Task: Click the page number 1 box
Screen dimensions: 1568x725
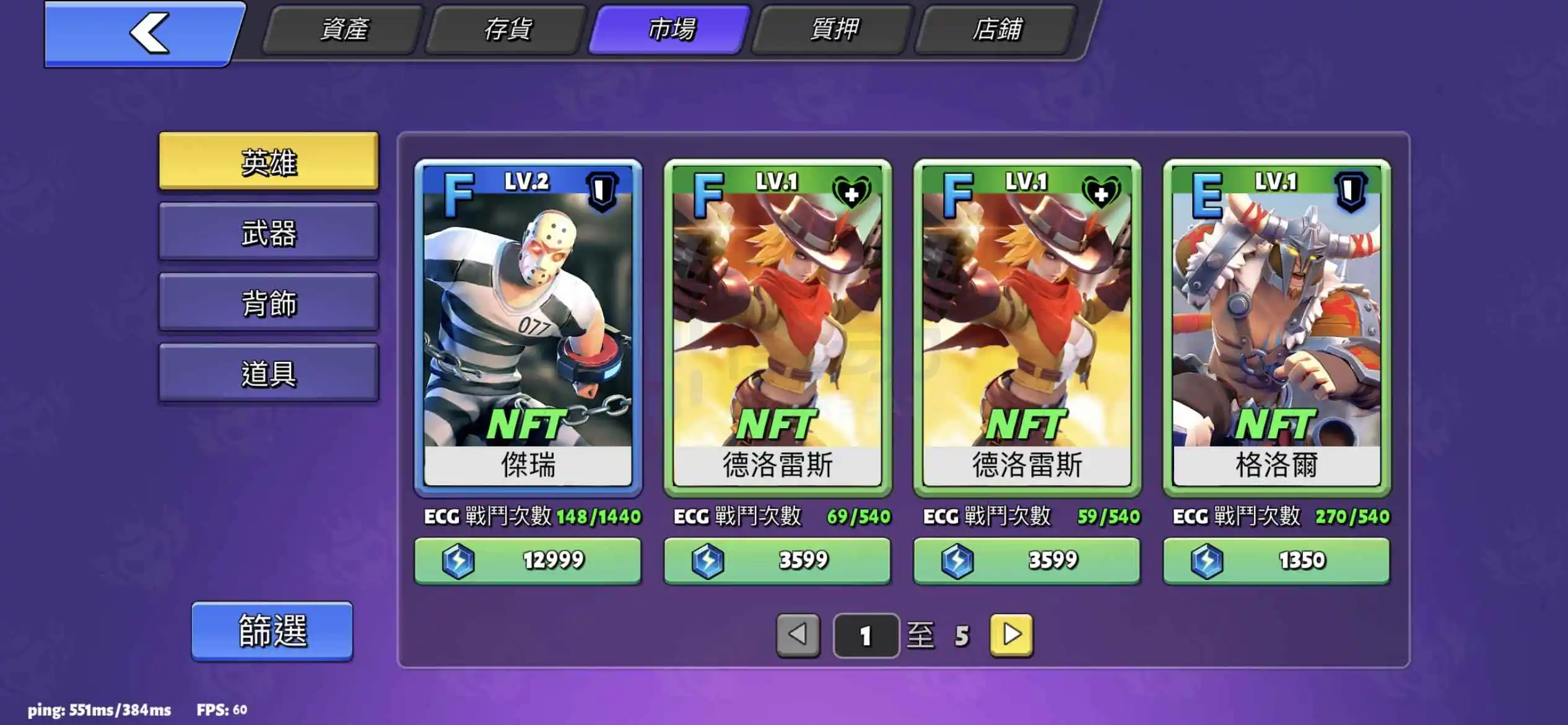Action: (x=866, y=636)
